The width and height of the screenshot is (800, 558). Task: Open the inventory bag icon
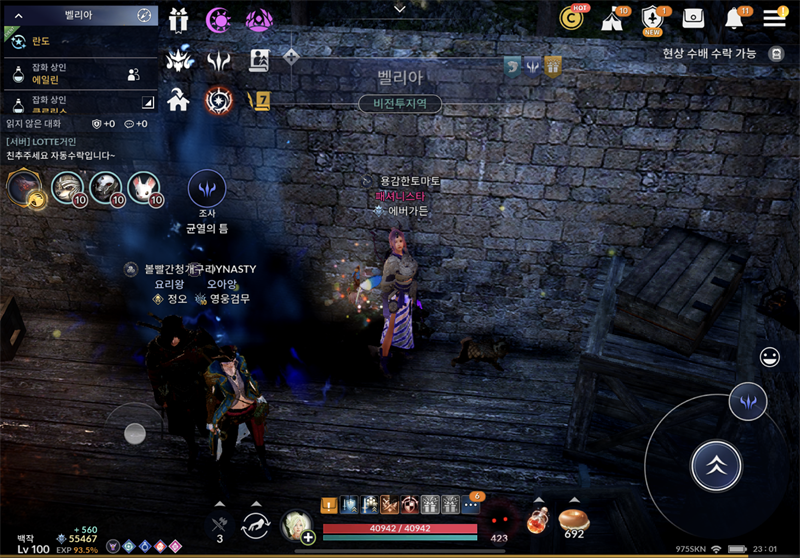pyautogui.click(x=693, y=18)
